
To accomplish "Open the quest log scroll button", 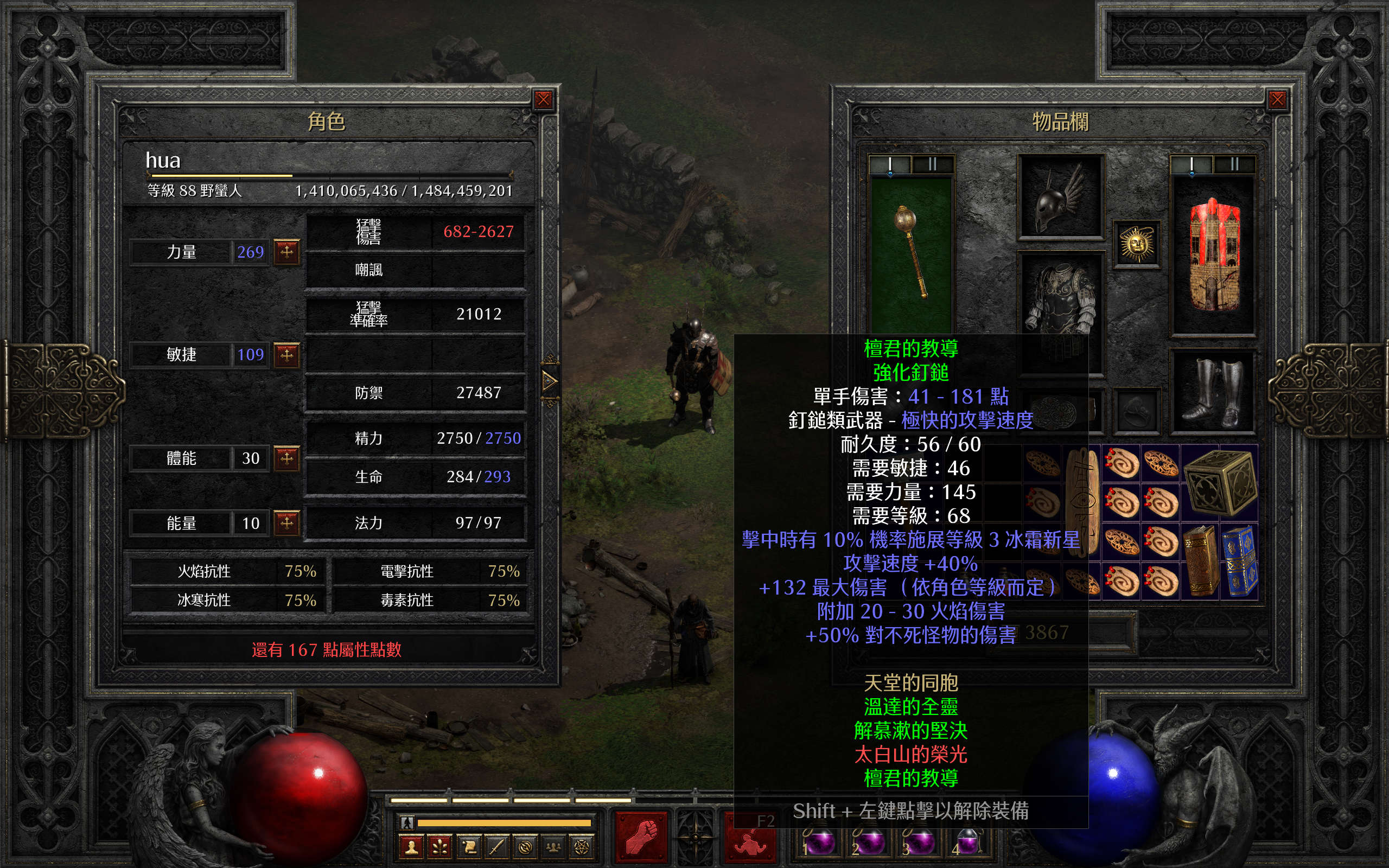I will tap(468, 847).
